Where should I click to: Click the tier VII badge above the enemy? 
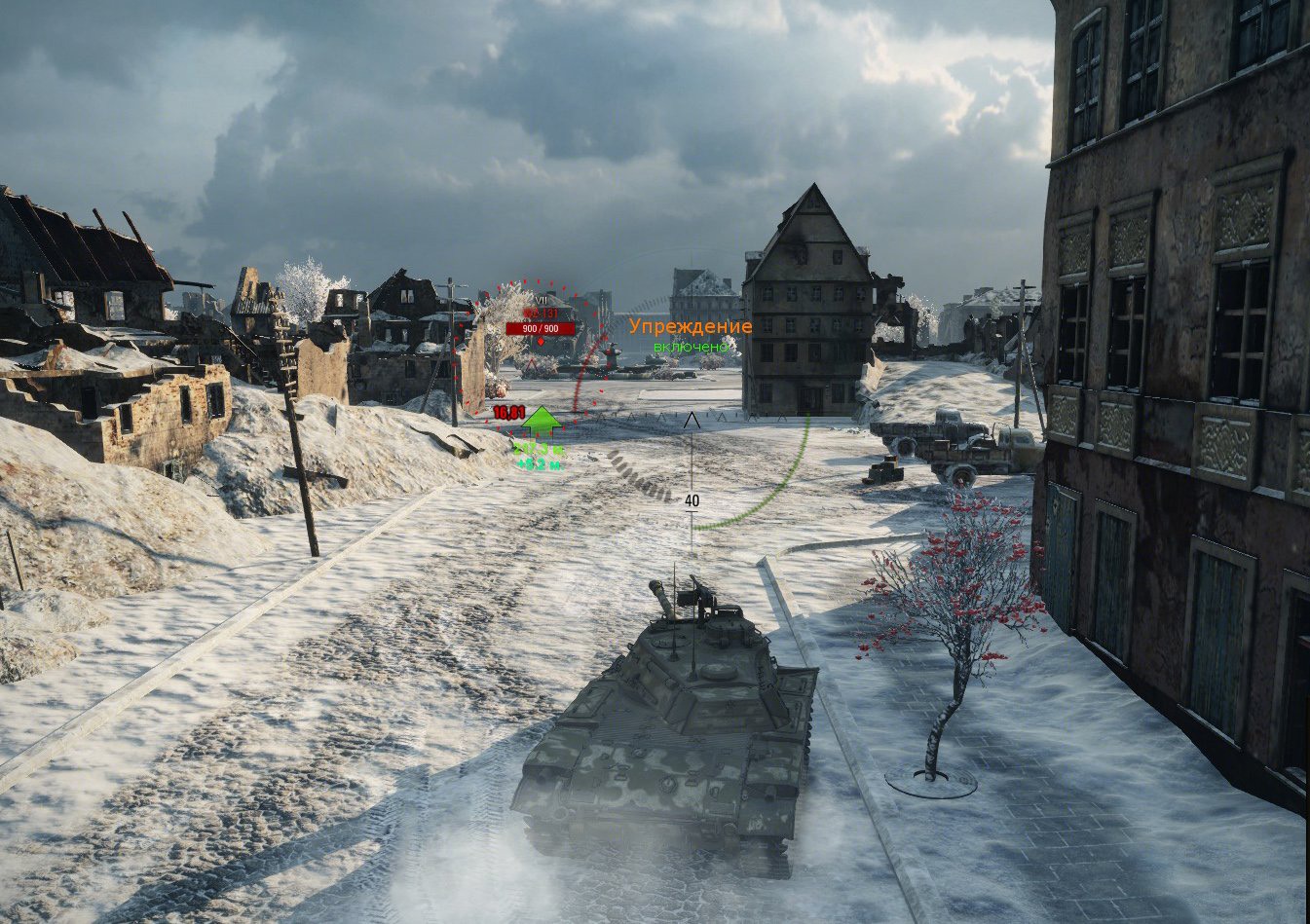point(540,300)
